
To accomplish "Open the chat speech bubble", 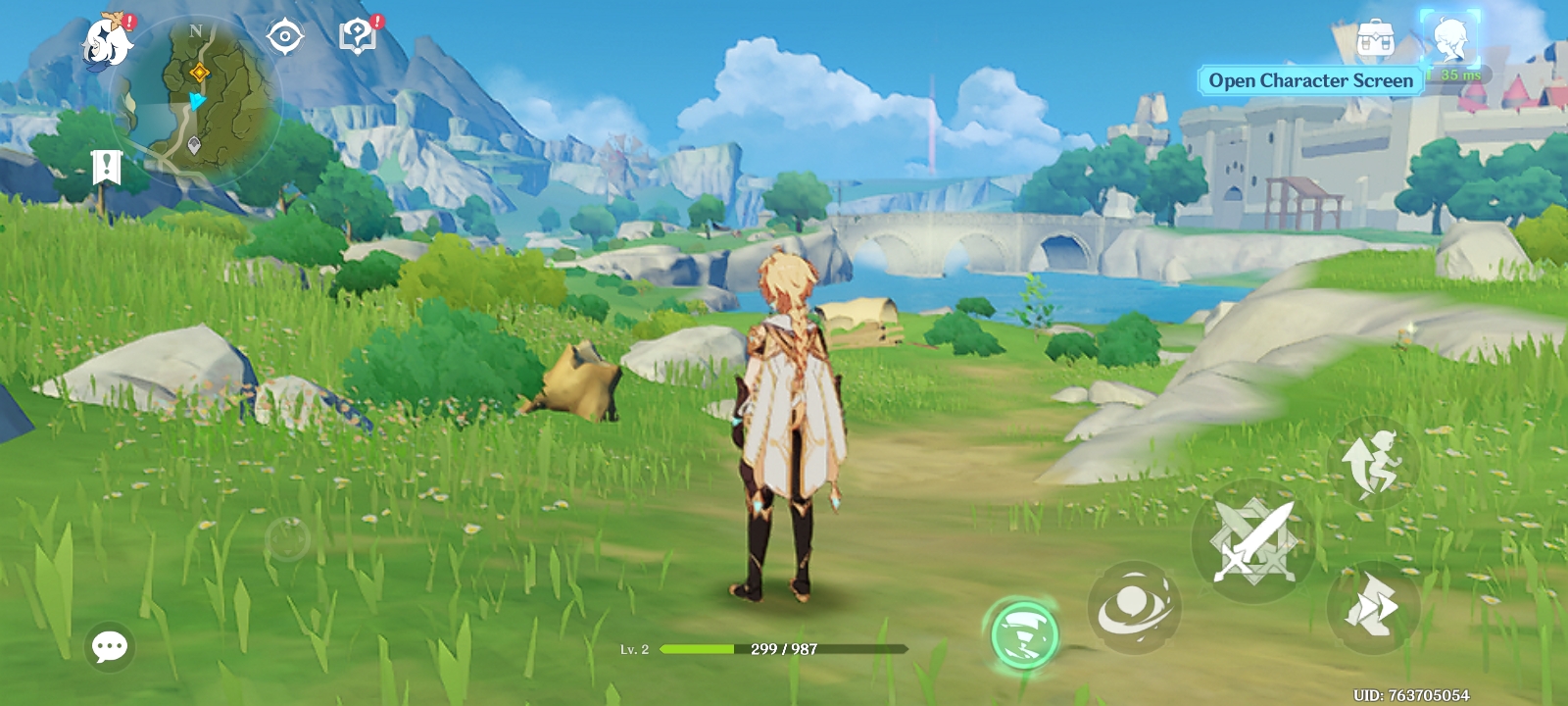I will (x=110, y=646).
